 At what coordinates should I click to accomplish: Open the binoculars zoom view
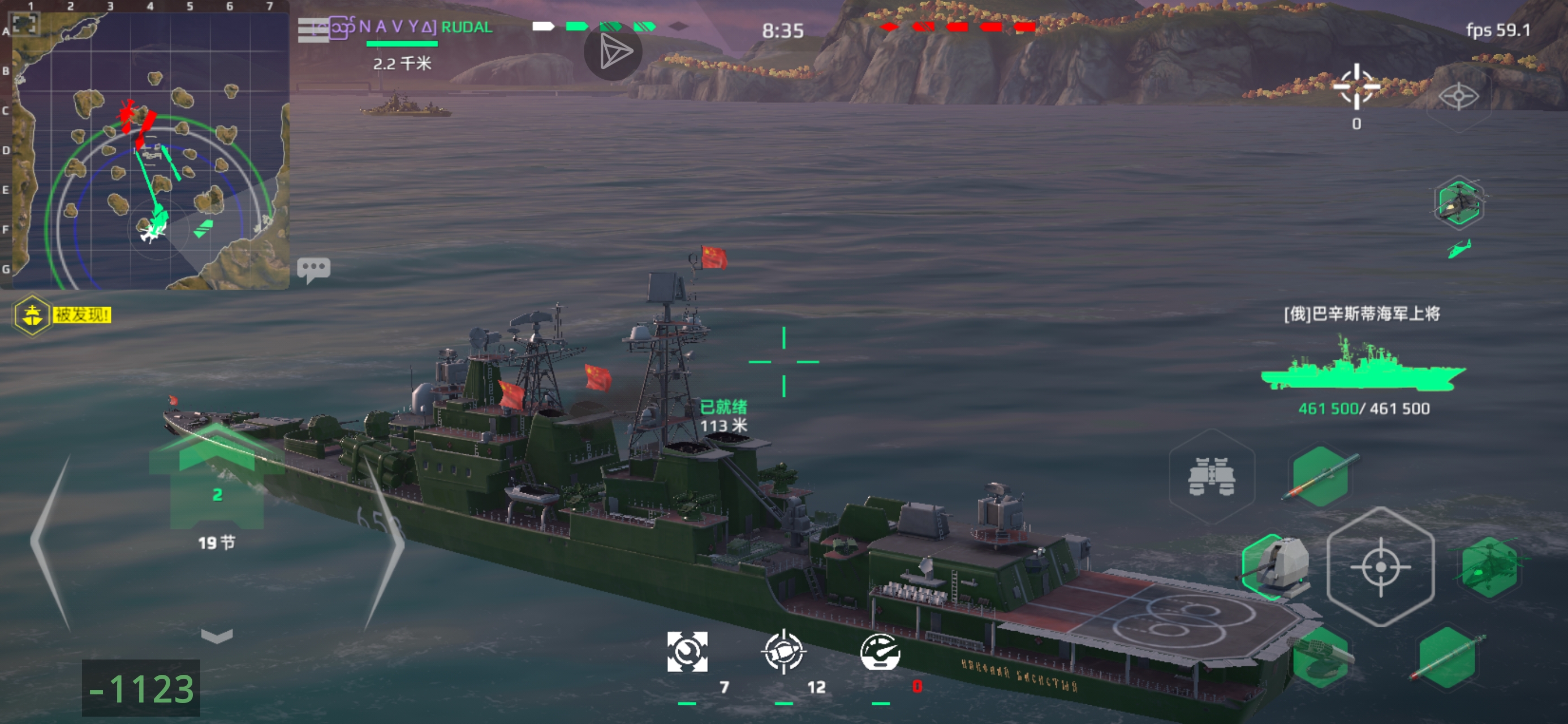click(x=1211, y=476)
